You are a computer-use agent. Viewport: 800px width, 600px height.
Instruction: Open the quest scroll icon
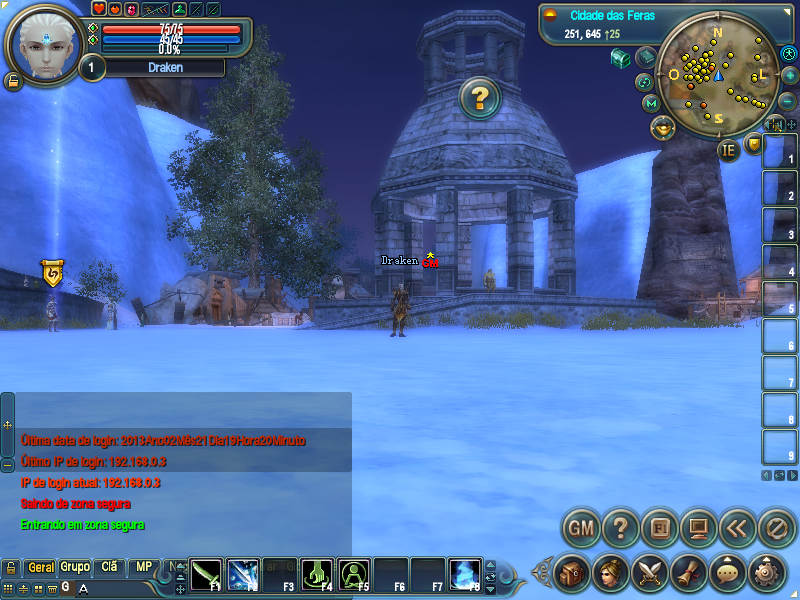688,572
